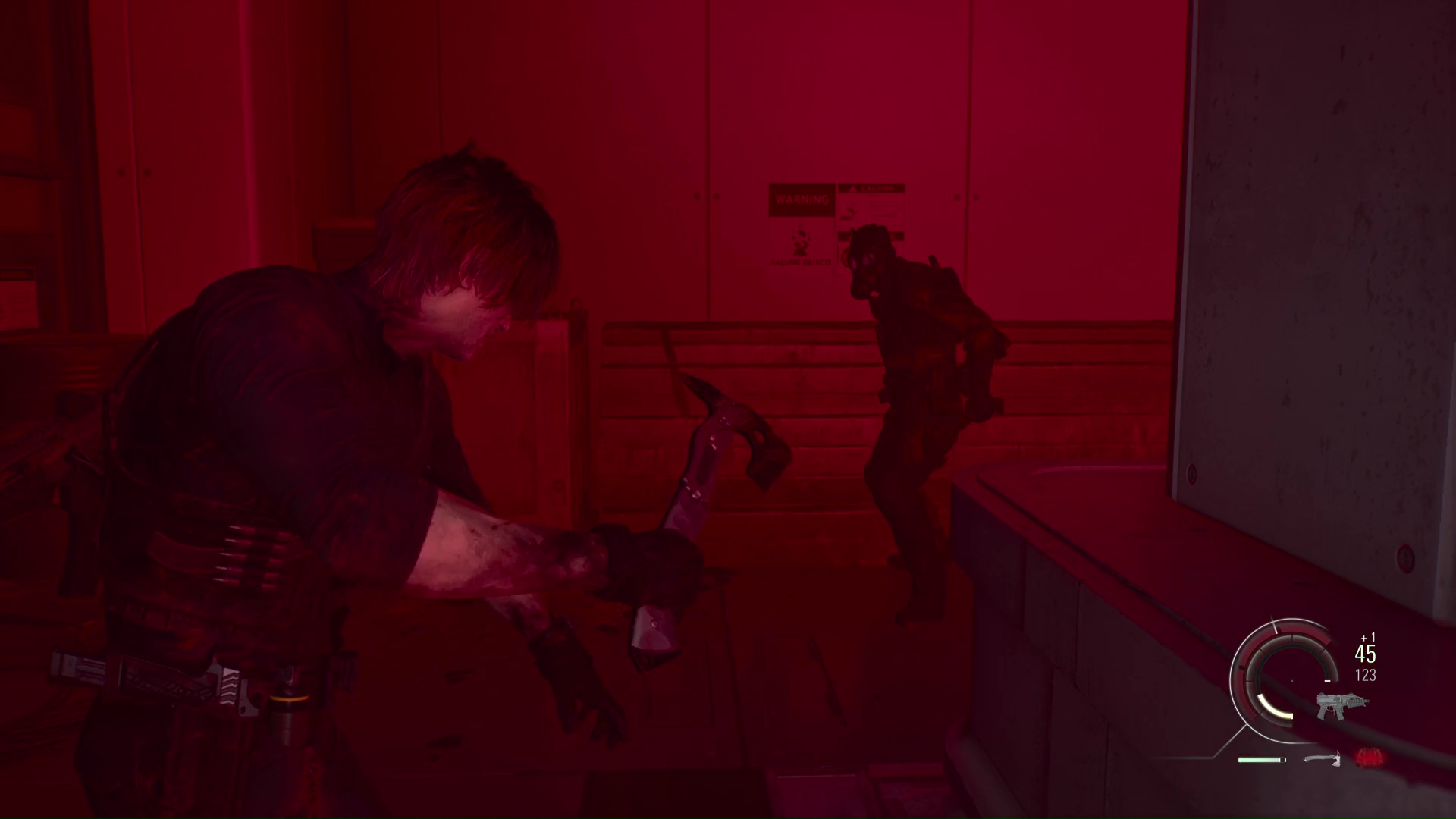The width and height of the screenshot is (1456, 819).
Task: Click the WARNING sign header on the wall poster
Action: click(802, 199)
